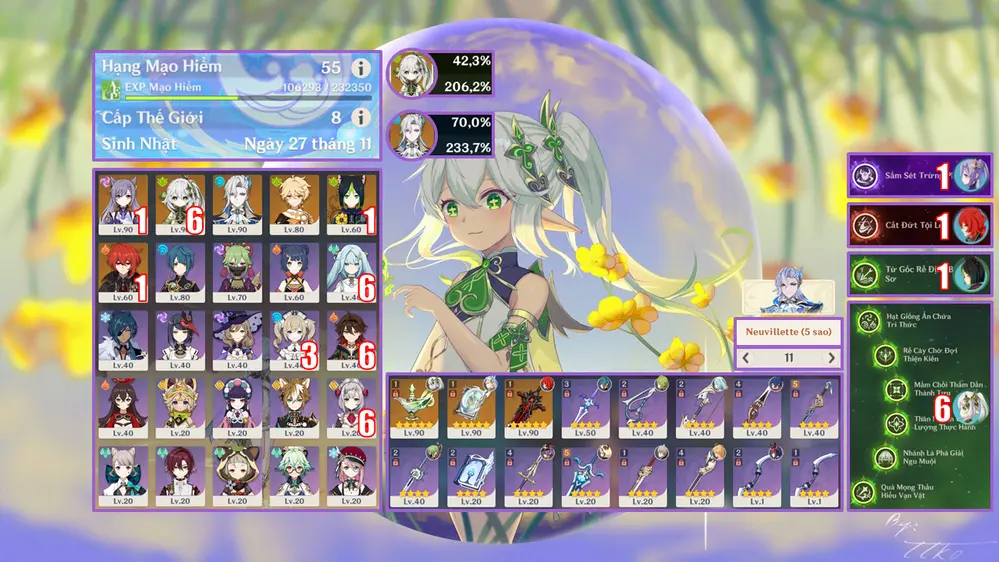Open the Hạng Mạo Hiểm info icon
The image size is (999, 562).
(362, 68)
